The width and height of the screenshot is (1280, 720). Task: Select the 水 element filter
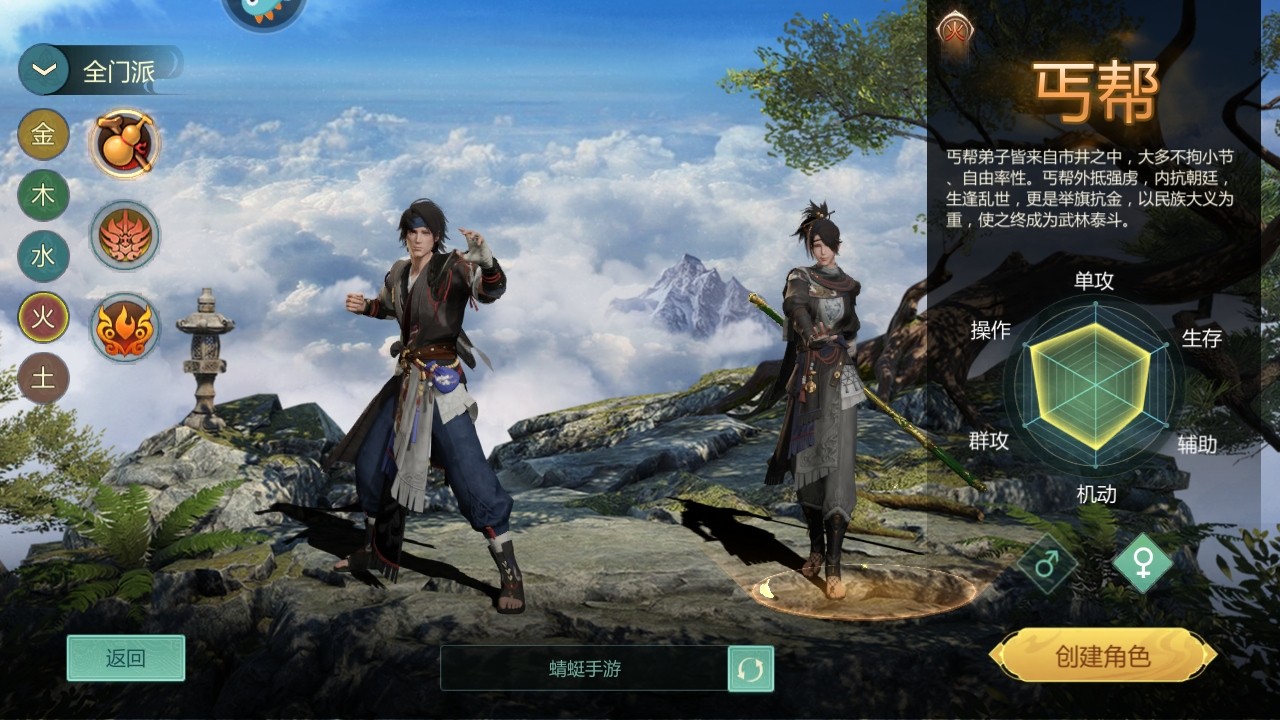(x=43, y=257)
